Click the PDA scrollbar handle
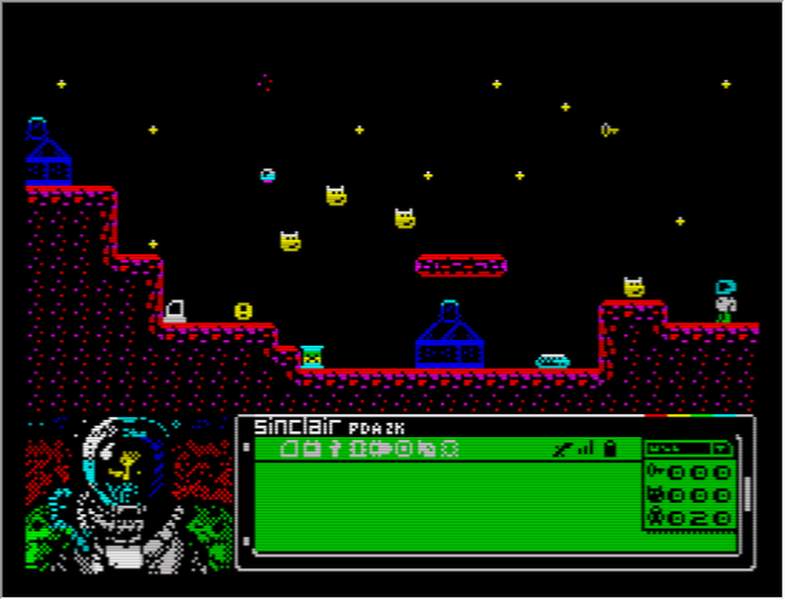 click(746, 493)
